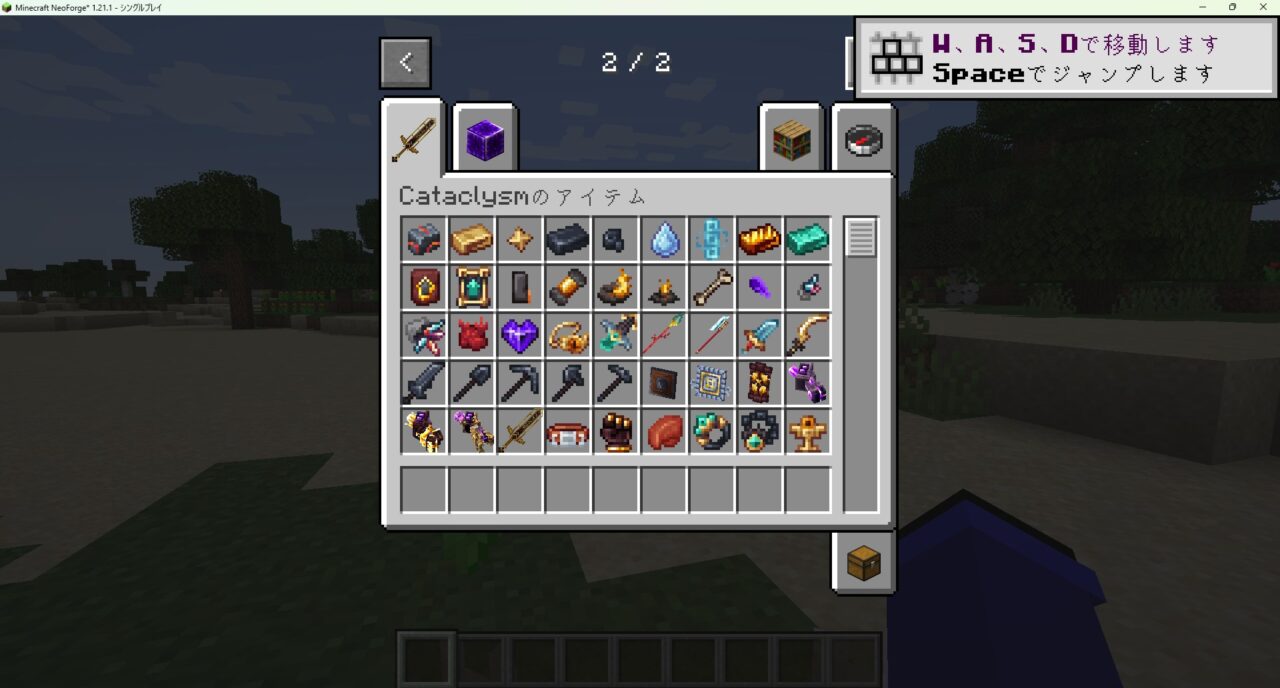Choose the red horned helmet item
Image resolution: width=1280 pixels, height=688 pixels.
(472, 336)
